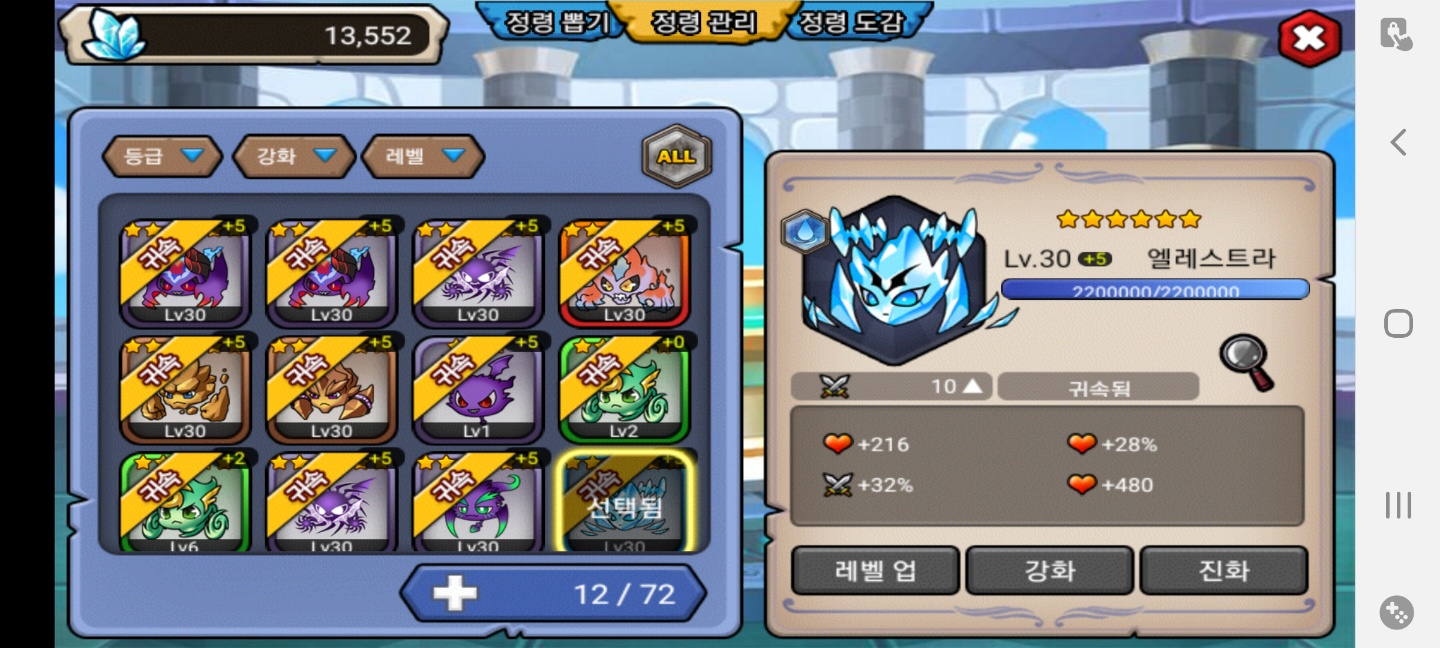The height and width of the screenshot is (648, 1440).
Task: Tap the 진화 evolve button
Action: (x=1223, y=571)
